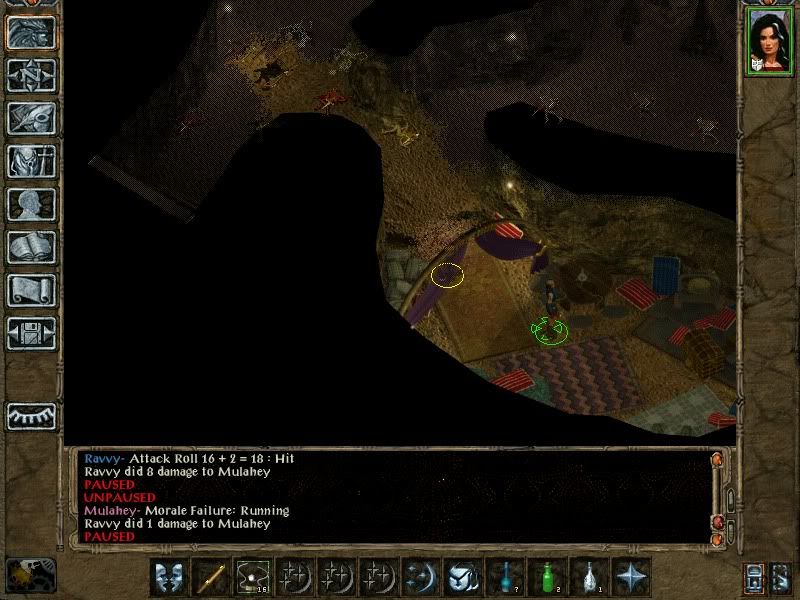The width and height of the screenshot is (800, 600).
Task: Open the character record bust icon
Action: coord(31,204)
